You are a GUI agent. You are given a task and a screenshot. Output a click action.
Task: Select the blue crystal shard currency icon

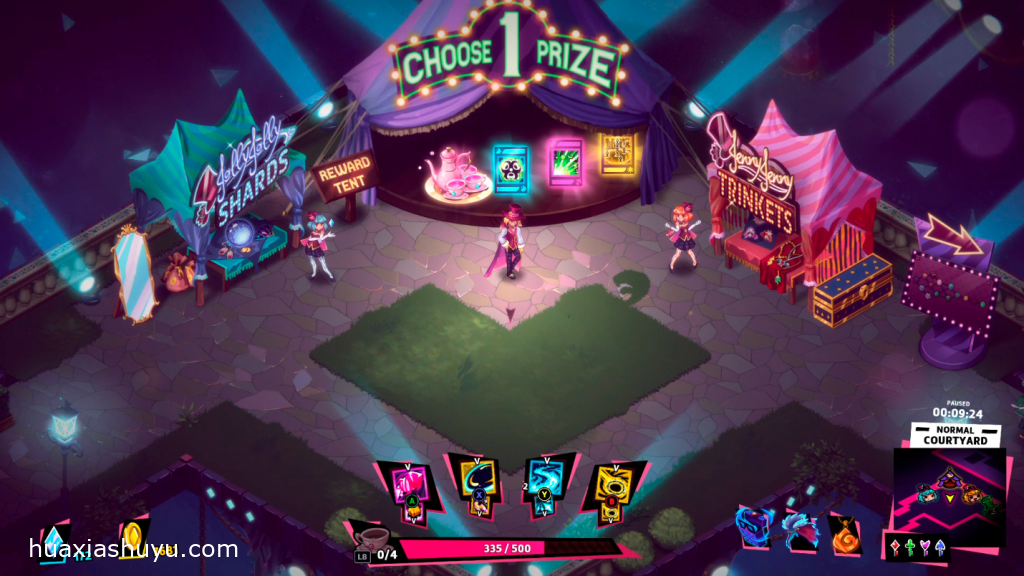point(52,541)
